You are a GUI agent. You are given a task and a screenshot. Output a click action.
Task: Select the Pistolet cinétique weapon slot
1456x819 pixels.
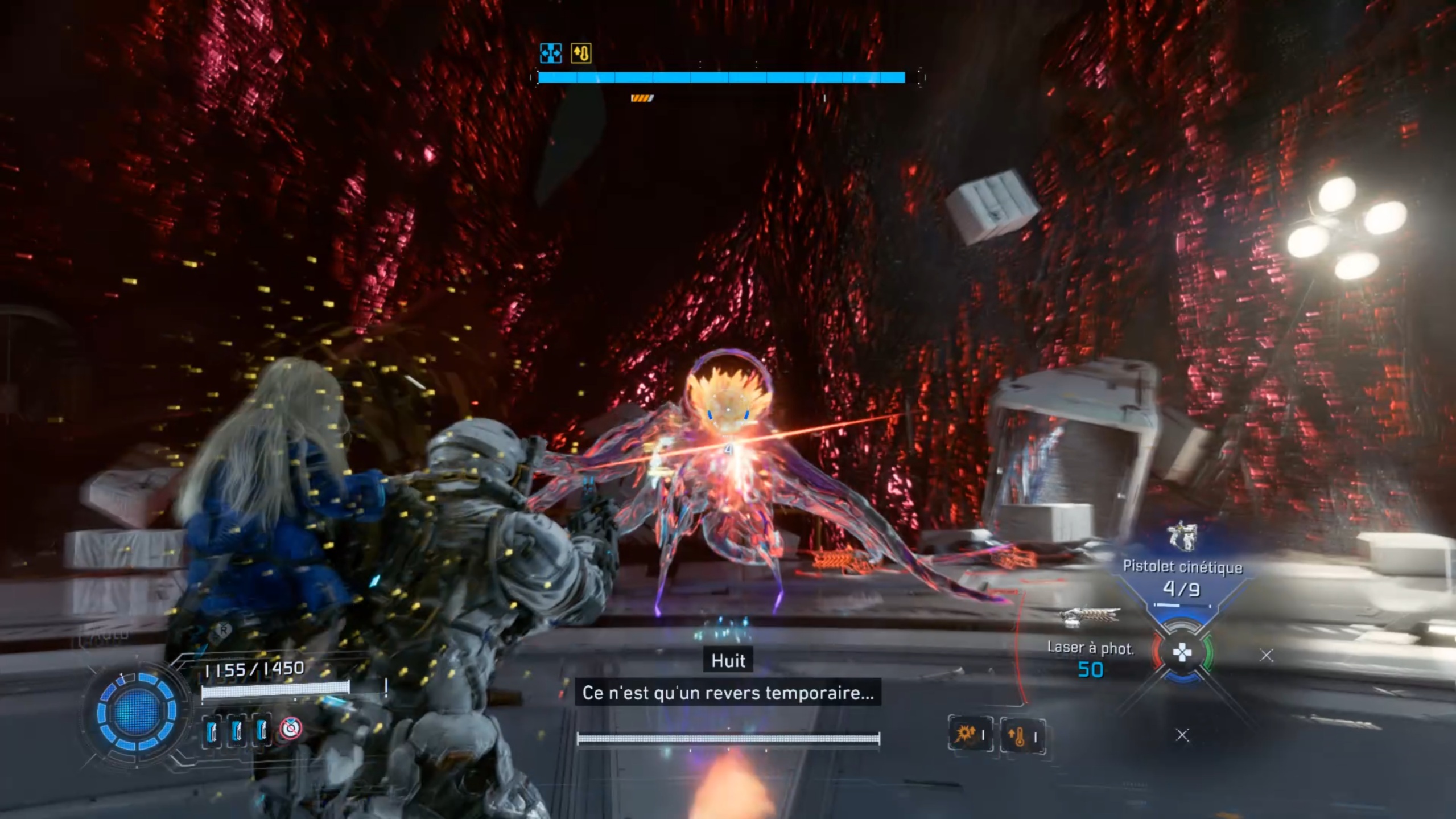(1182, 569)
